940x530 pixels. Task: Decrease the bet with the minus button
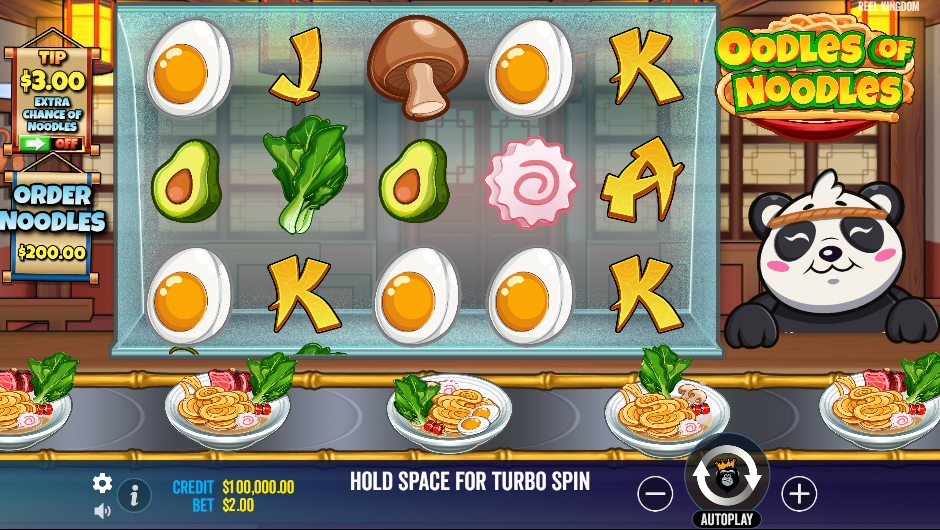click(x=655, y=493)
